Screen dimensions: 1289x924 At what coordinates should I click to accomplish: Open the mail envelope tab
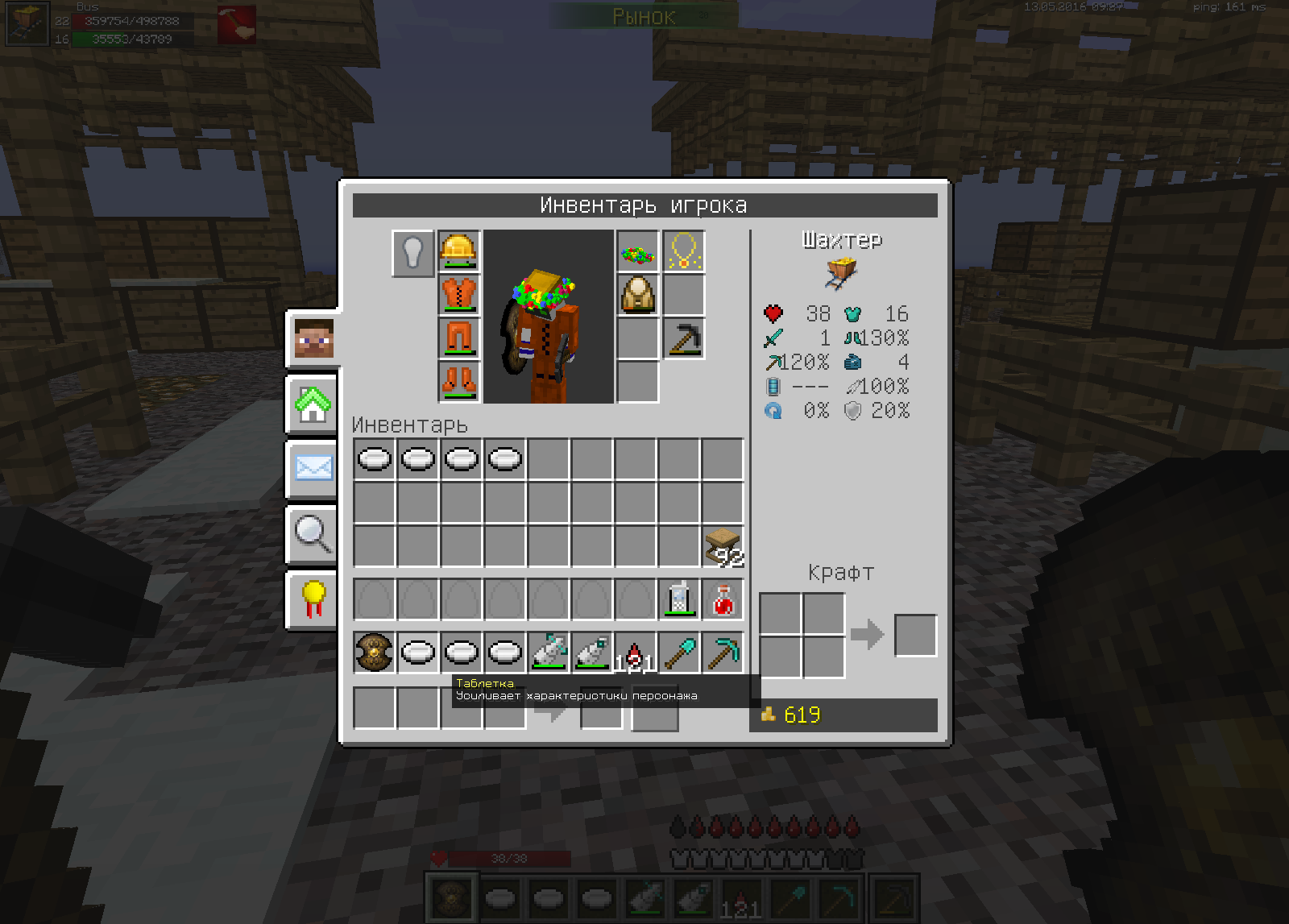[x=313, y=468]
